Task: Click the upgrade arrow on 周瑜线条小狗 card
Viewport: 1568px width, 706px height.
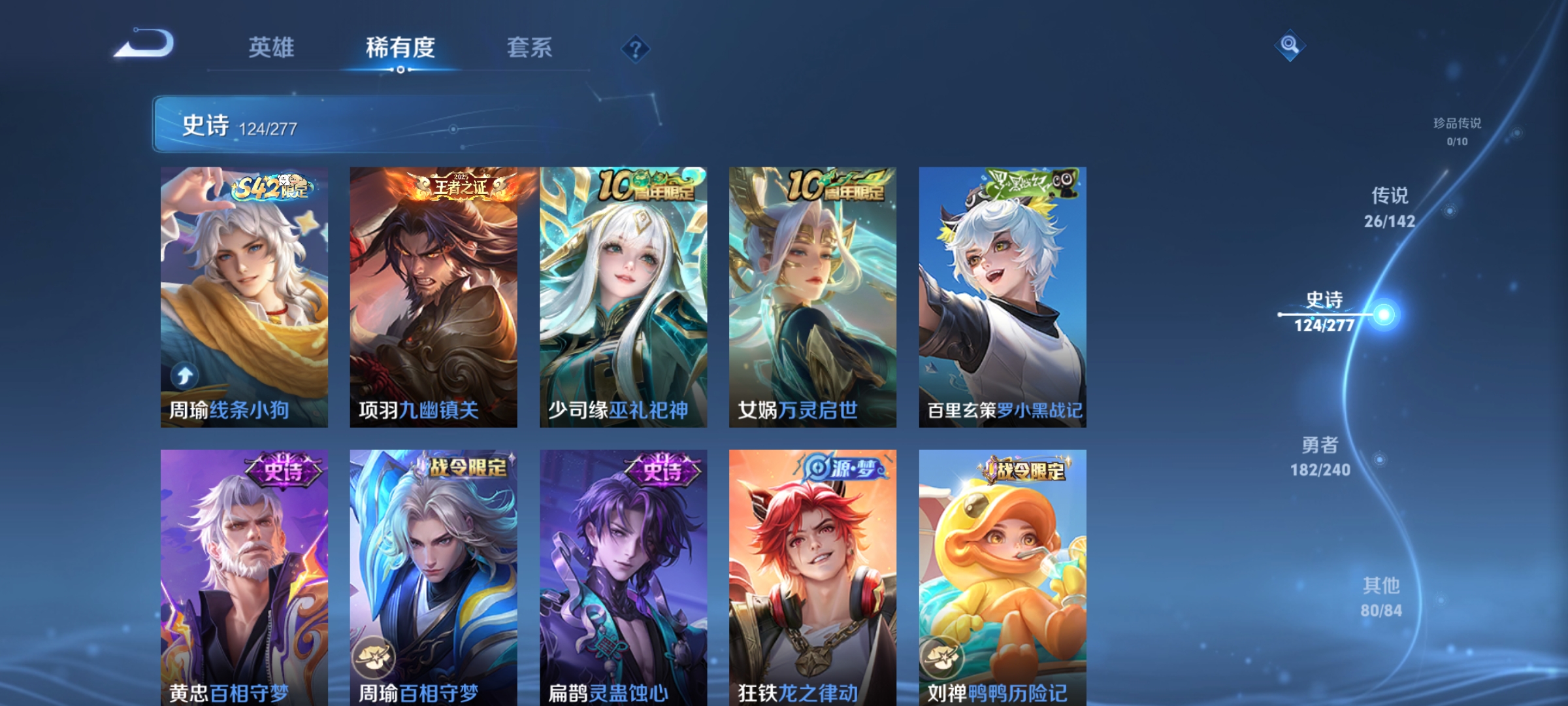Action: tap(184, 375)
